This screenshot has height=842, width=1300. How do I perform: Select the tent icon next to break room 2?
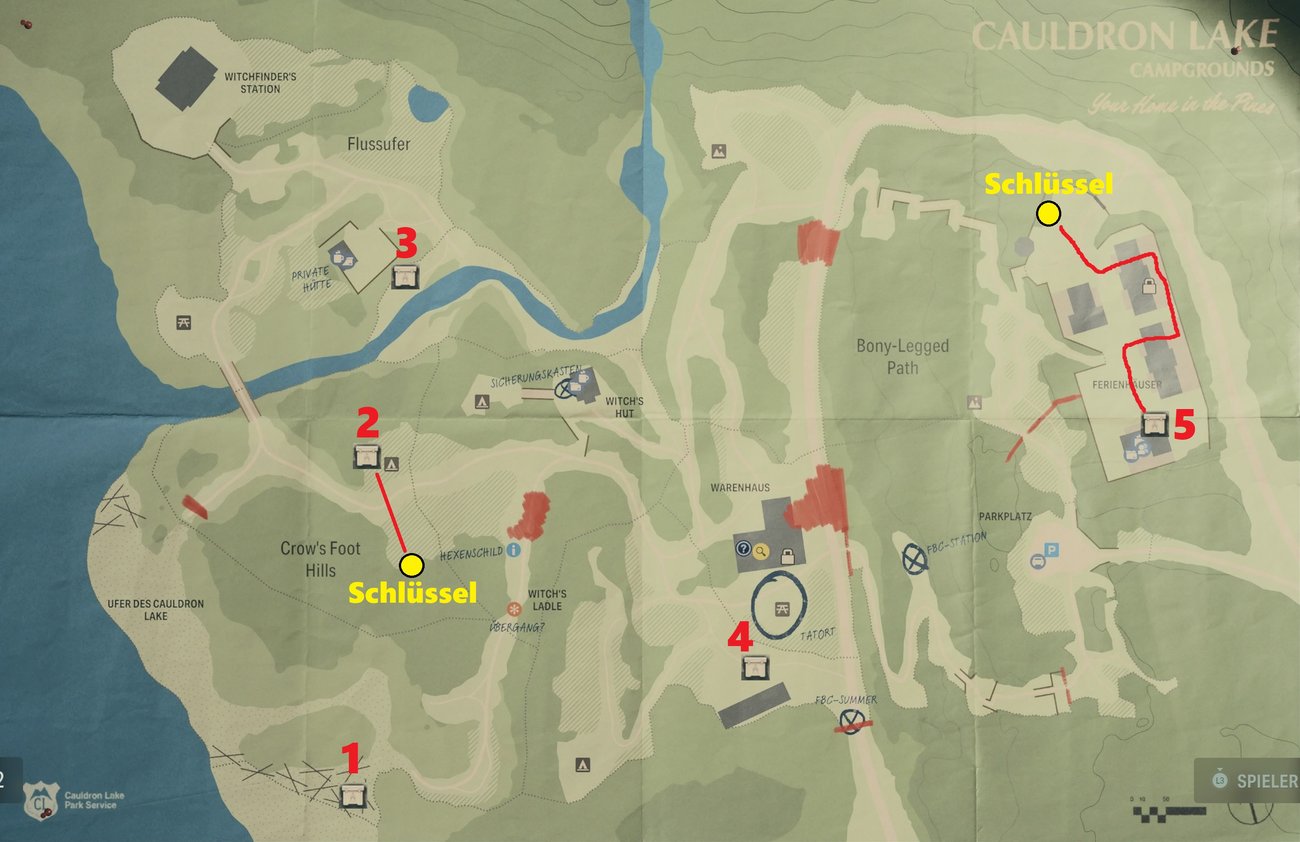392,462
